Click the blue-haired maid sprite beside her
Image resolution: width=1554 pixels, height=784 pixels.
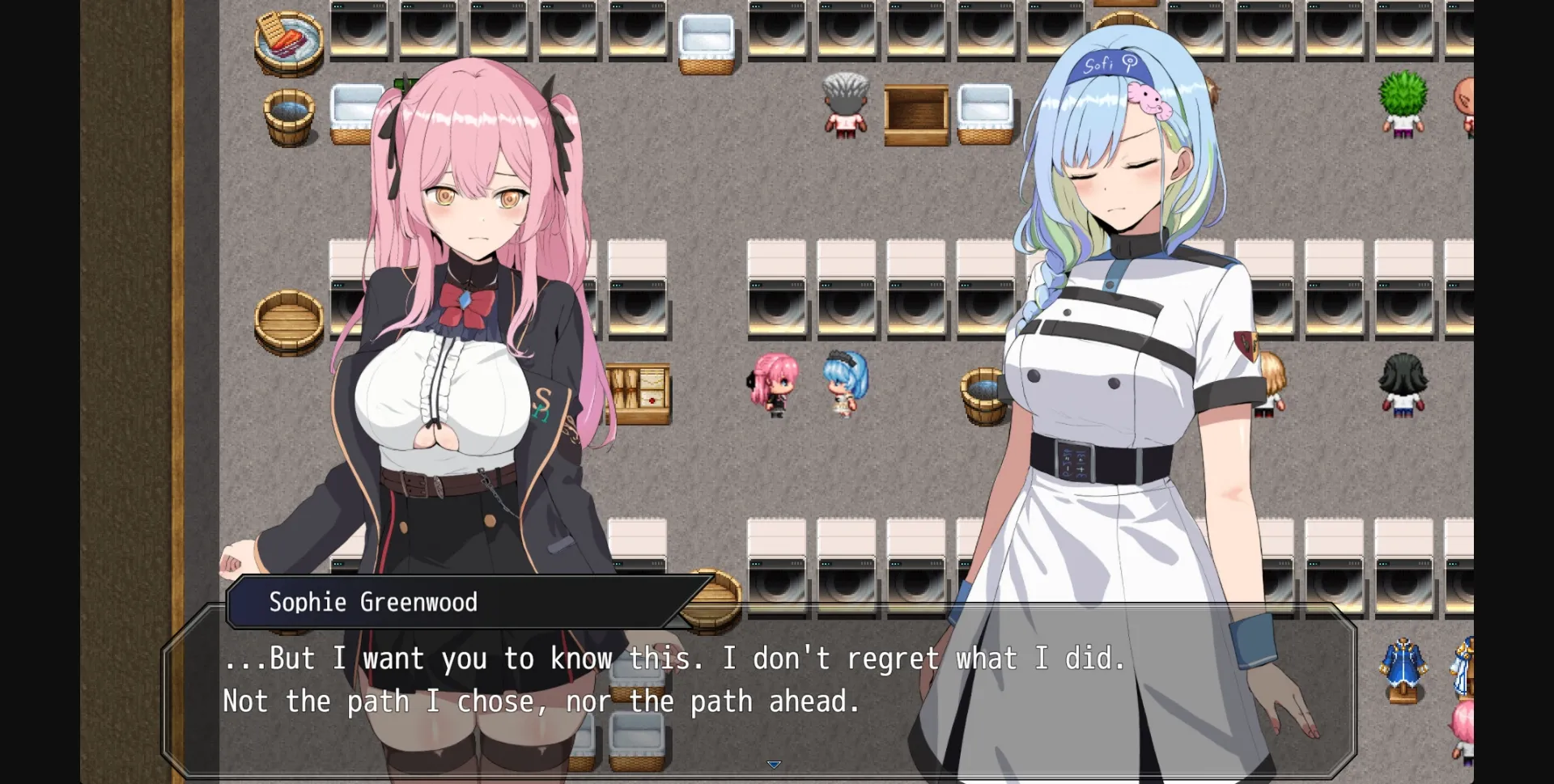842,388
